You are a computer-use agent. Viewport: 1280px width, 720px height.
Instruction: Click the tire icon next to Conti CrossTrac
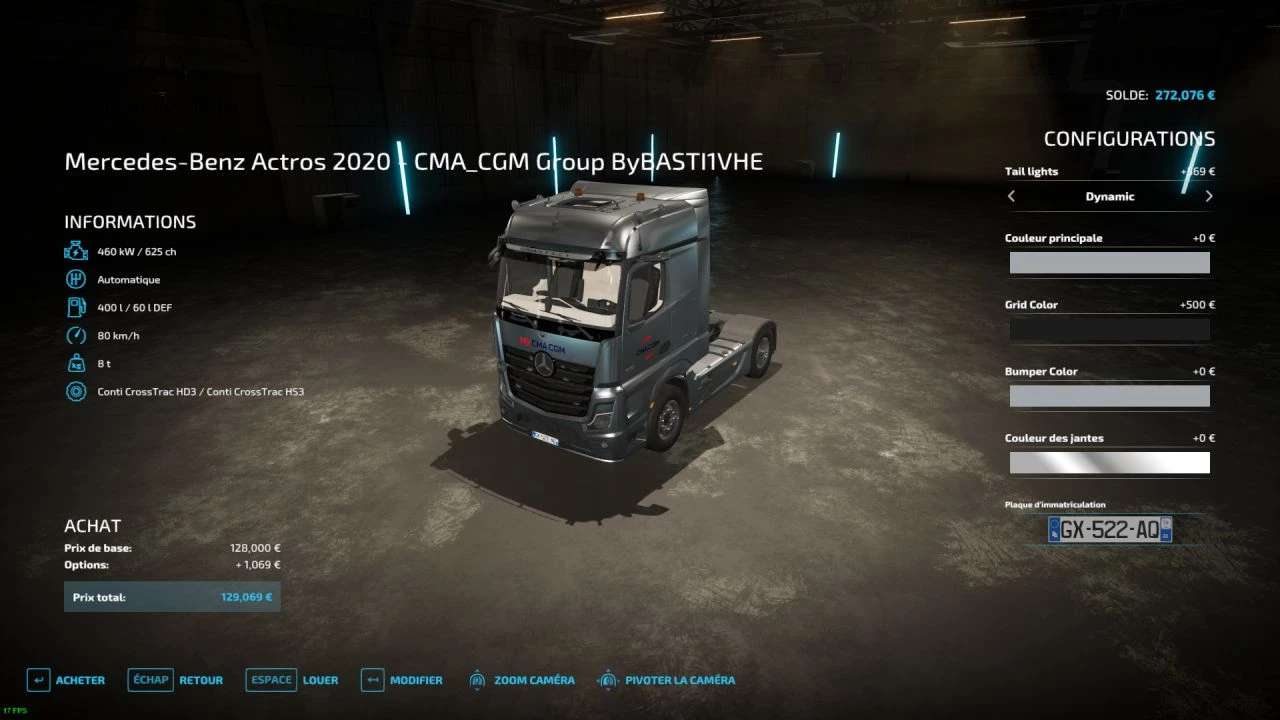pos(75,391)
